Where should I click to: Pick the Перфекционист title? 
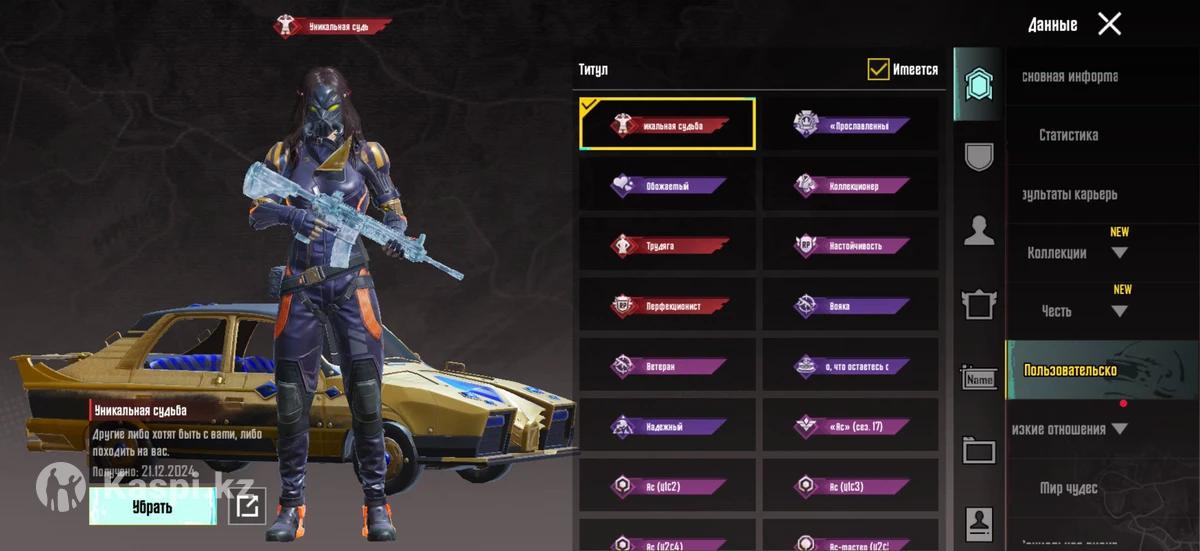coord(667,306)
